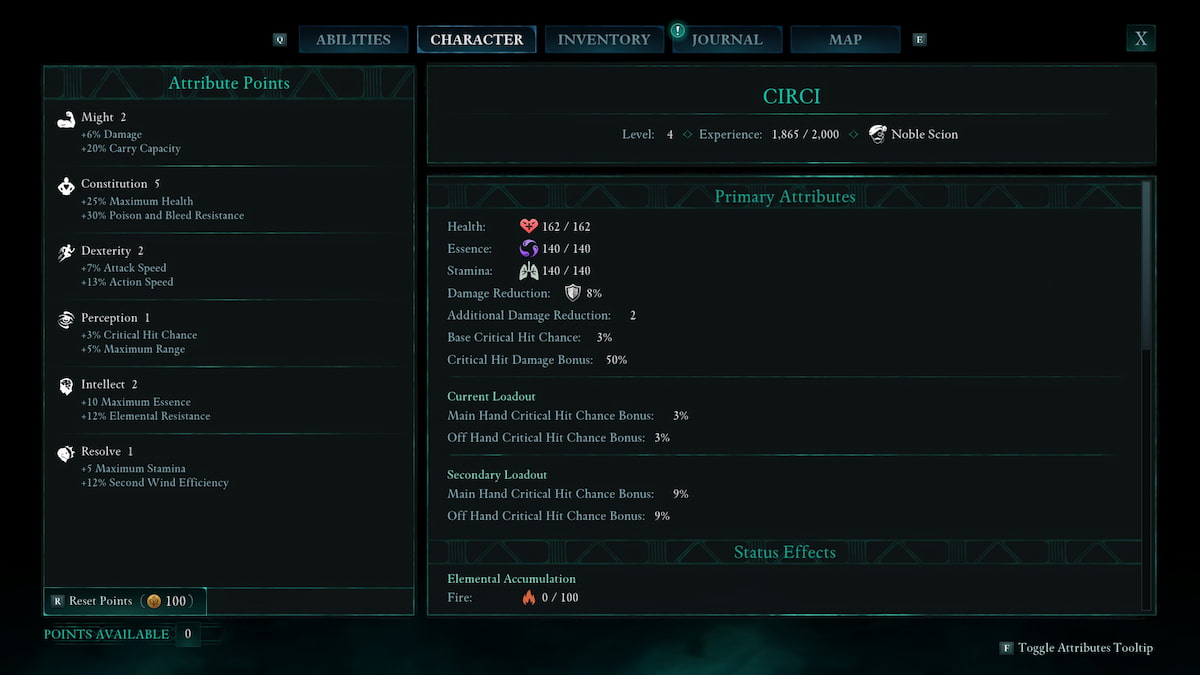Select the Intellect attribute row
This screenshot has width=1200, height=675.
coord(228,400)
